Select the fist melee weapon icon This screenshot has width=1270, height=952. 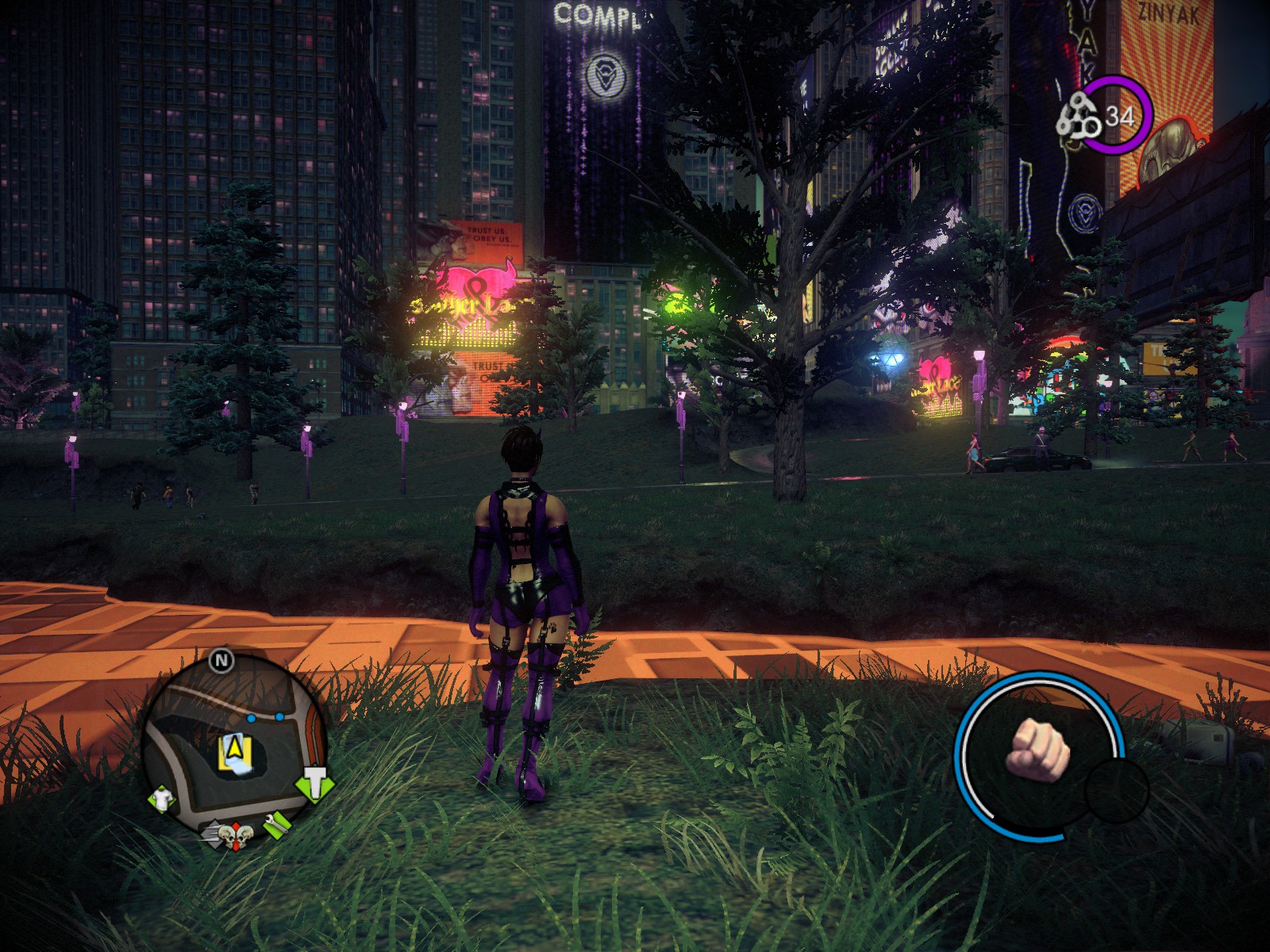click(1037, 750)
